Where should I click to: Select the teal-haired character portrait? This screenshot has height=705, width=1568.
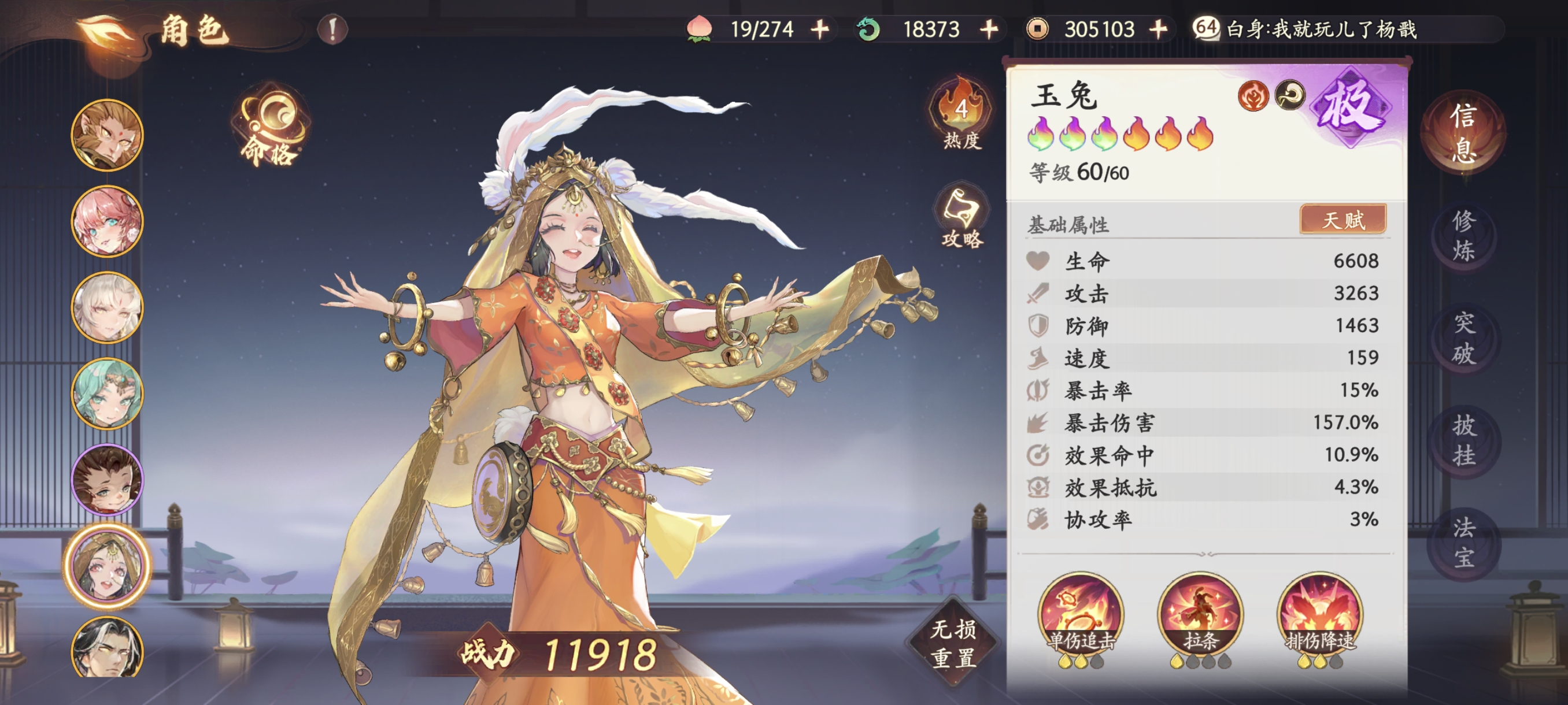coord(107,394)
